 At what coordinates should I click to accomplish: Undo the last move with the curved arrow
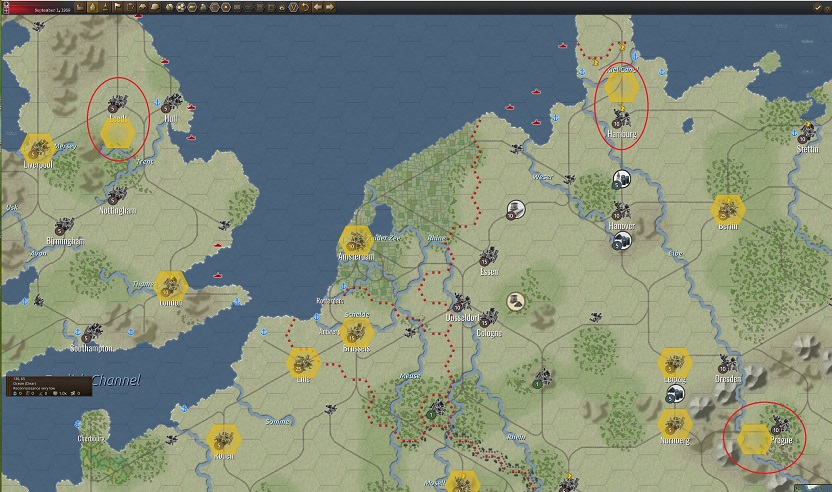(x=305, y=7)
